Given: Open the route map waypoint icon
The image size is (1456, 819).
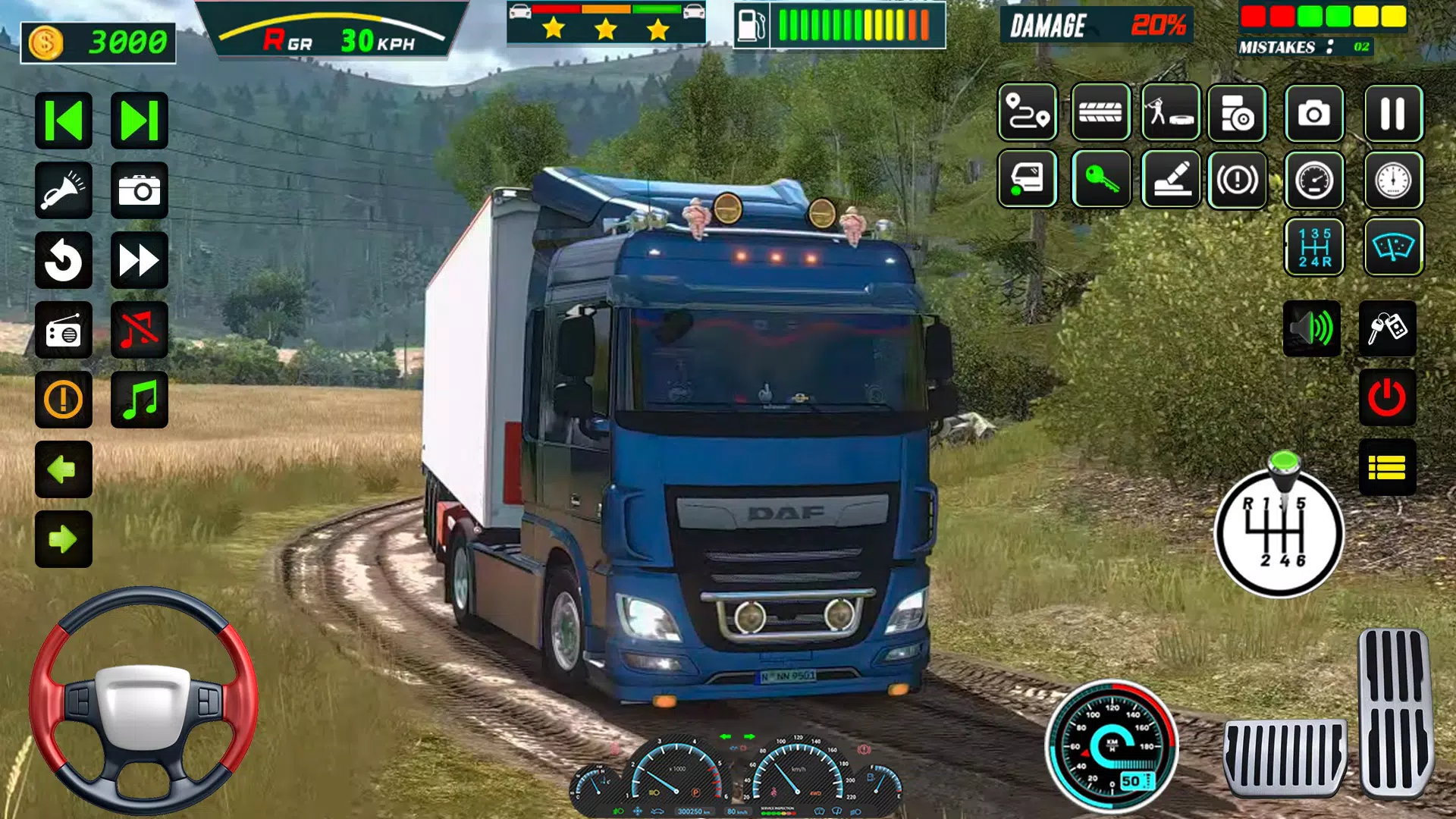Looking at the screenshot, I should pos(1028,114).
